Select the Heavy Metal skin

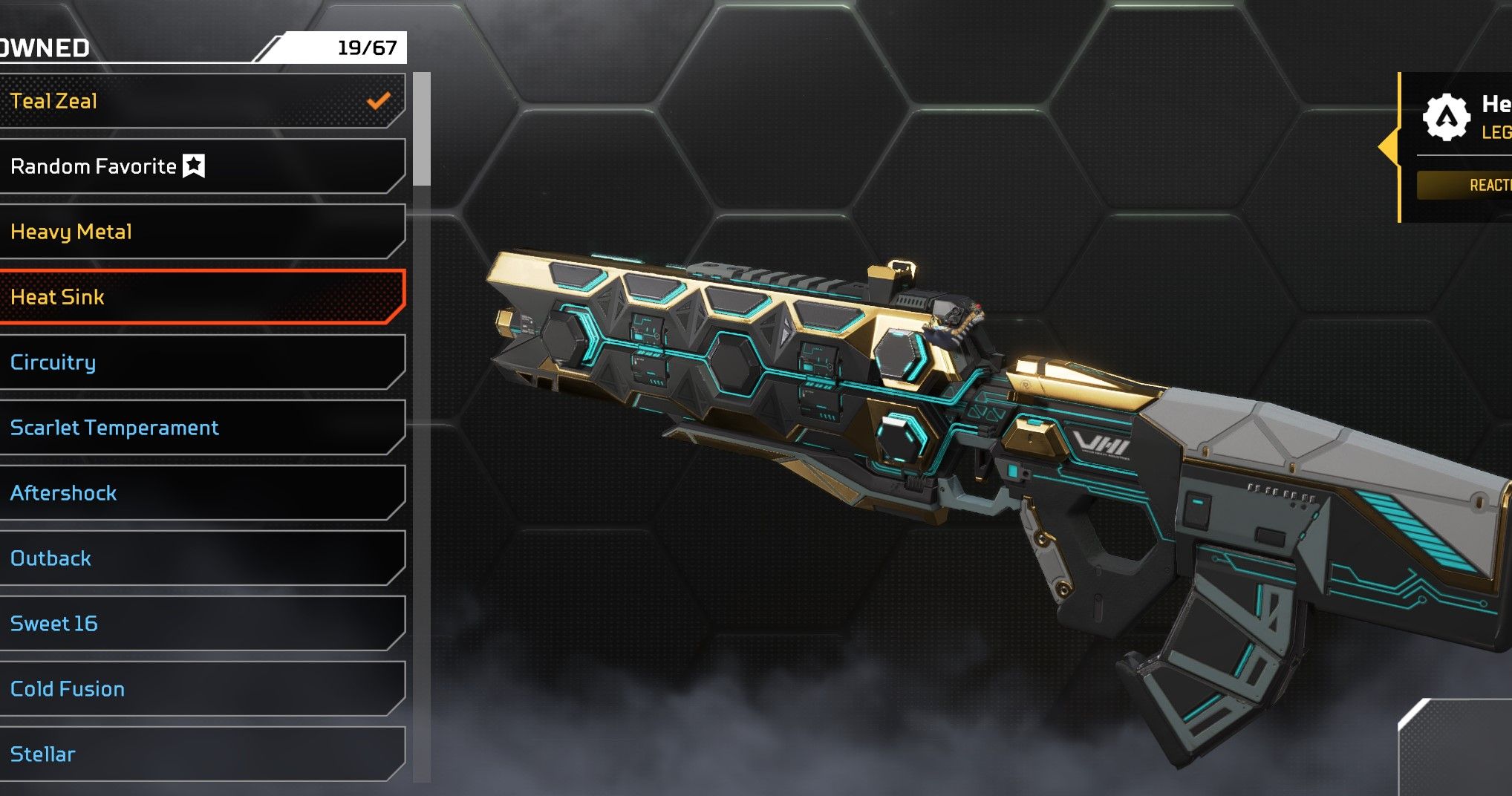(x=201, y=232)
